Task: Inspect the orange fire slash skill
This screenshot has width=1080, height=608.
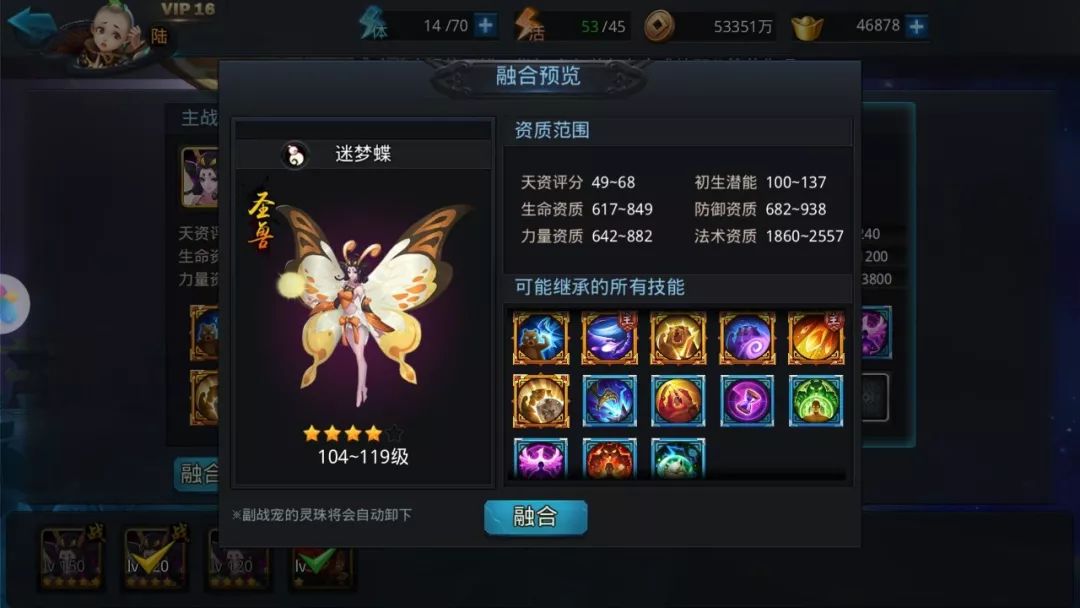Action: (x=816, y=338)
